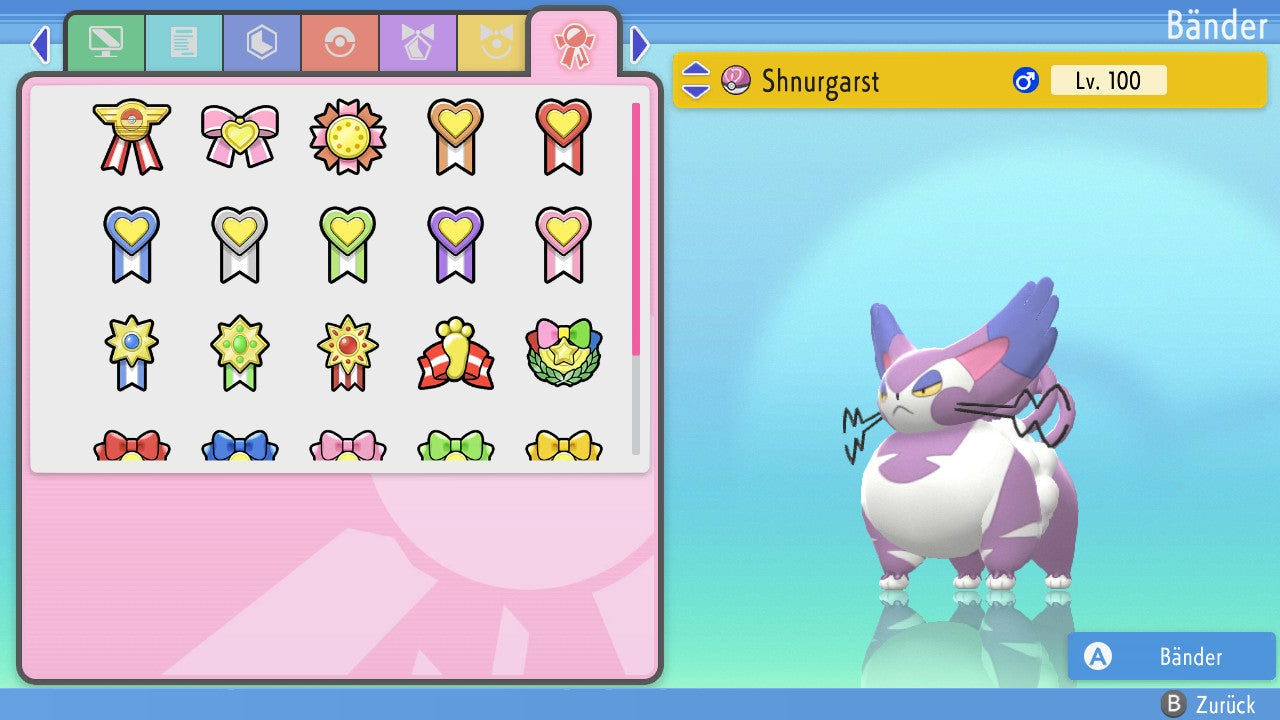Advance tabs with the right arrow
Image resolution: width=1280 pixels, height=720 pixels.
click(640, 44)
